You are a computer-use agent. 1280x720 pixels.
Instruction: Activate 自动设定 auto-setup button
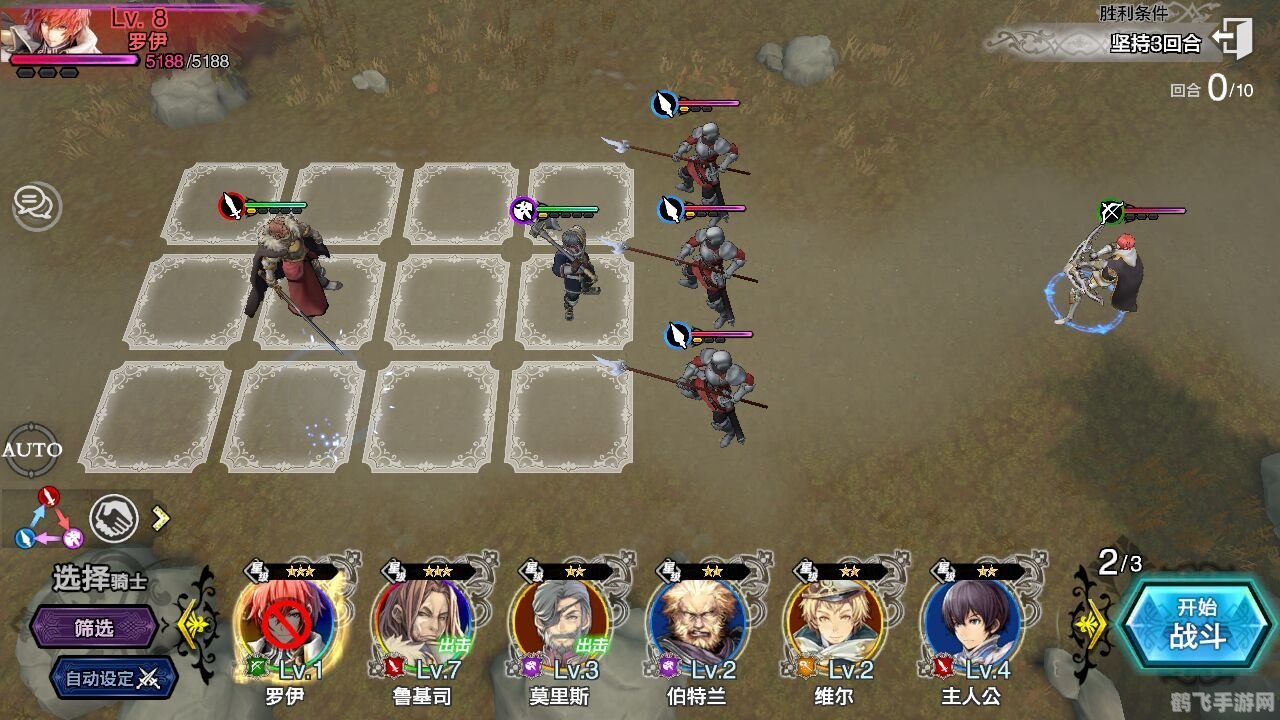(112, 678)
